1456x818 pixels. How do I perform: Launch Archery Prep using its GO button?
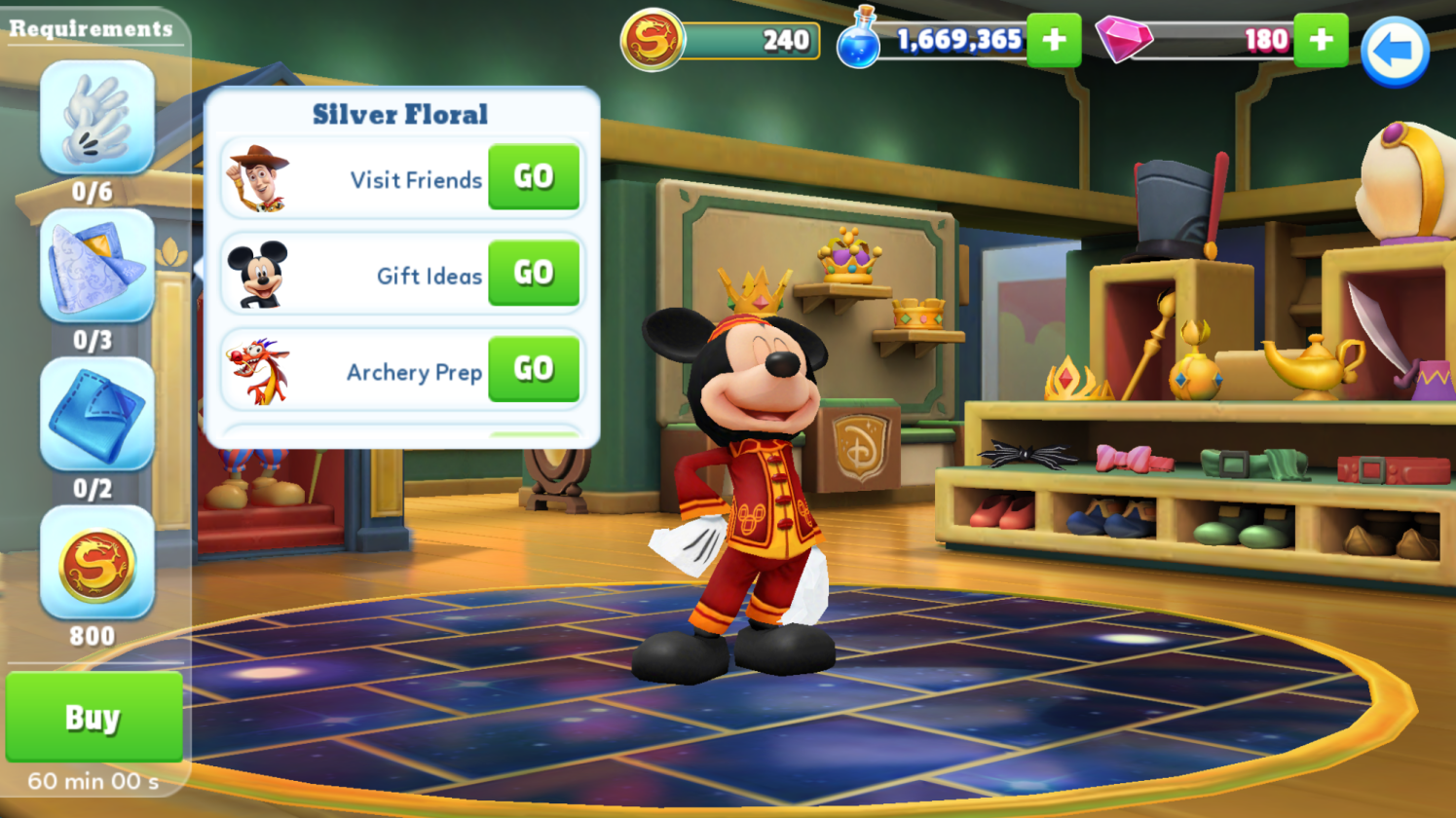point(534,369)
